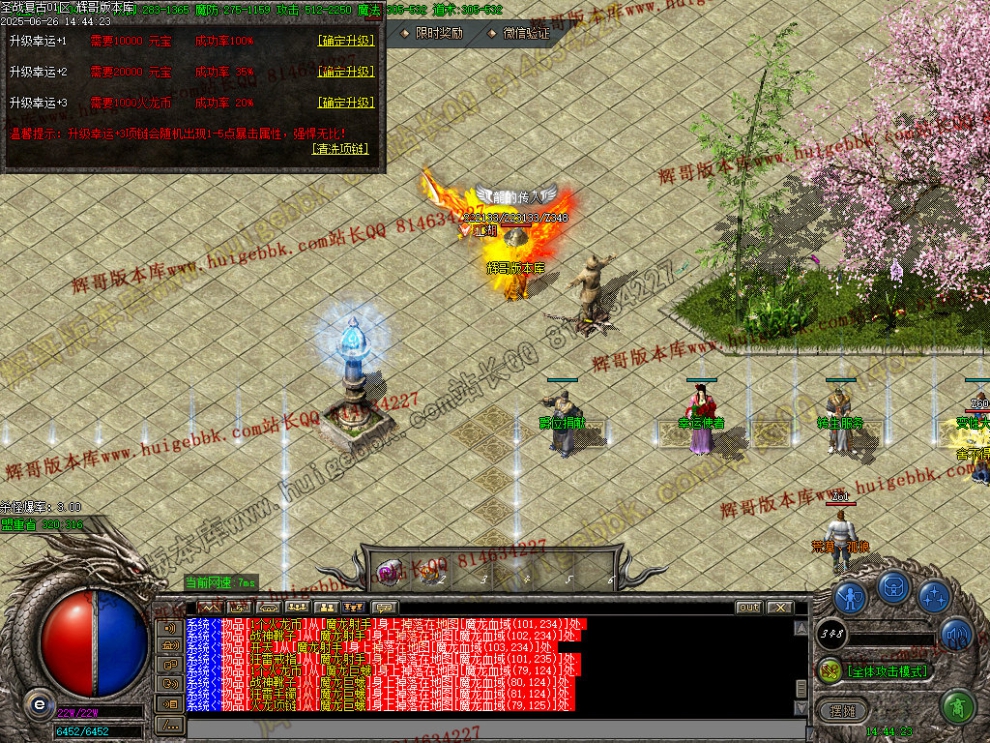Open the green 商 shop button
Image resolution: width=990 pixels, height=743 pixels.
958,707
